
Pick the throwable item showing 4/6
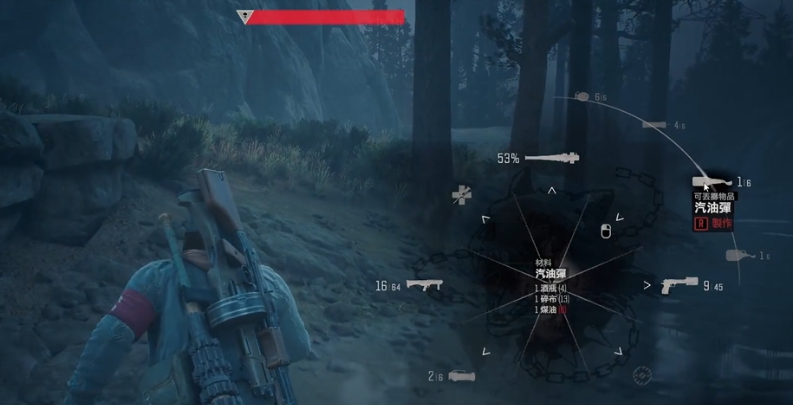coord(655,125)
